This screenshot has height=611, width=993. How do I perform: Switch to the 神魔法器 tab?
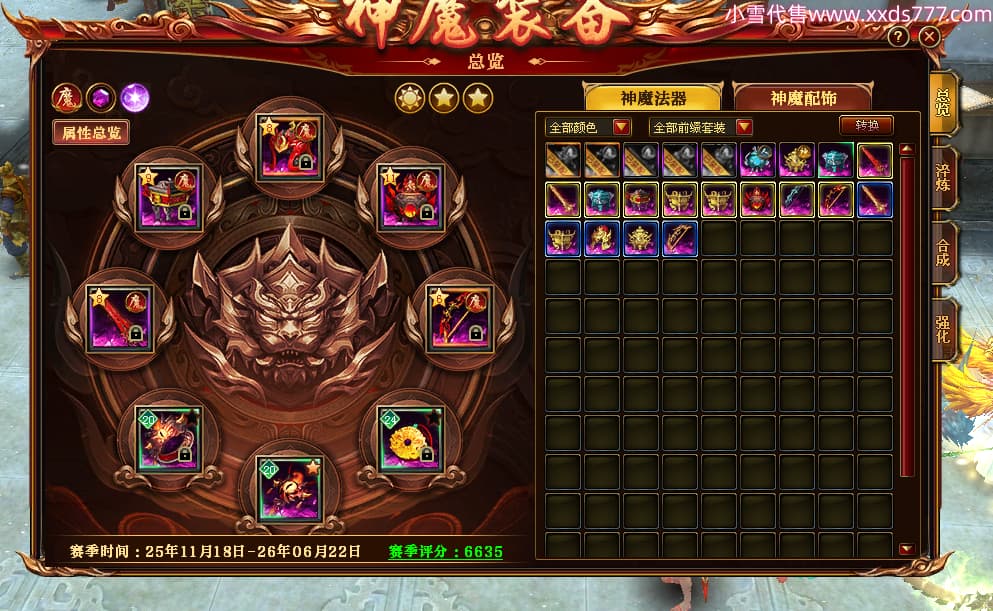(x=651, y=98)
